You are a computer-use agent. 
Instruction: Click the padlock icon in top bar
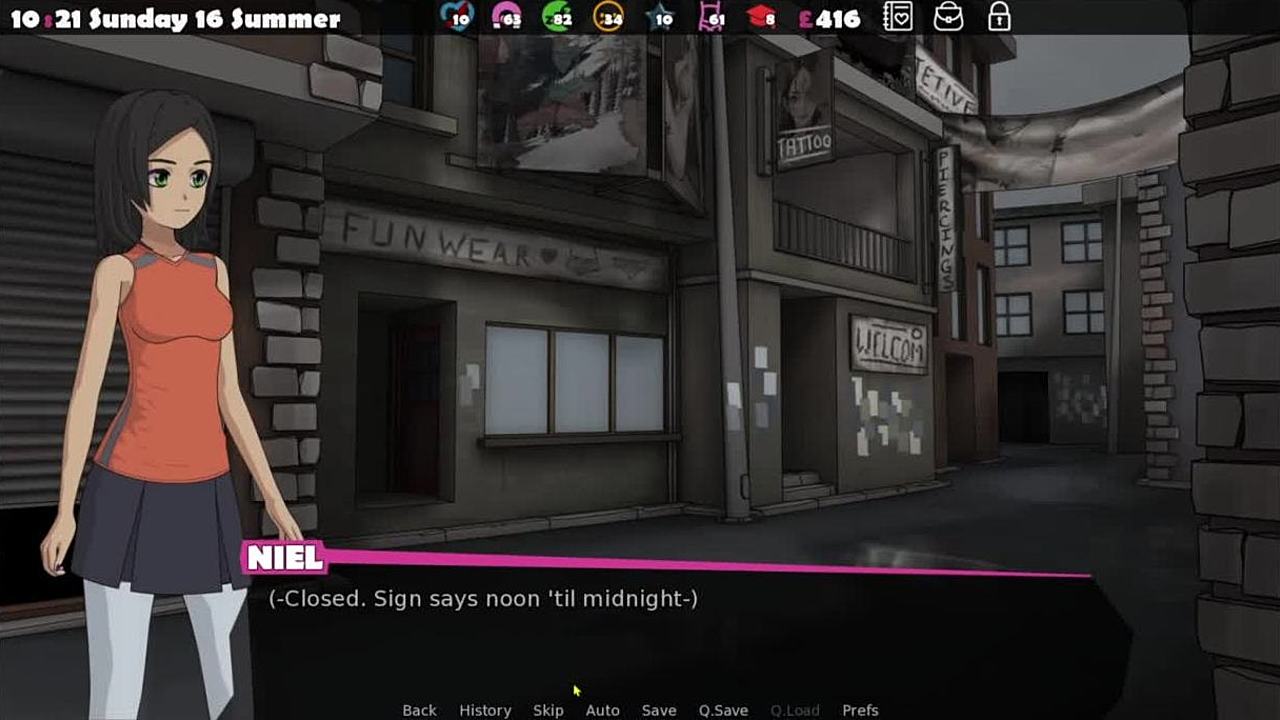998,17
